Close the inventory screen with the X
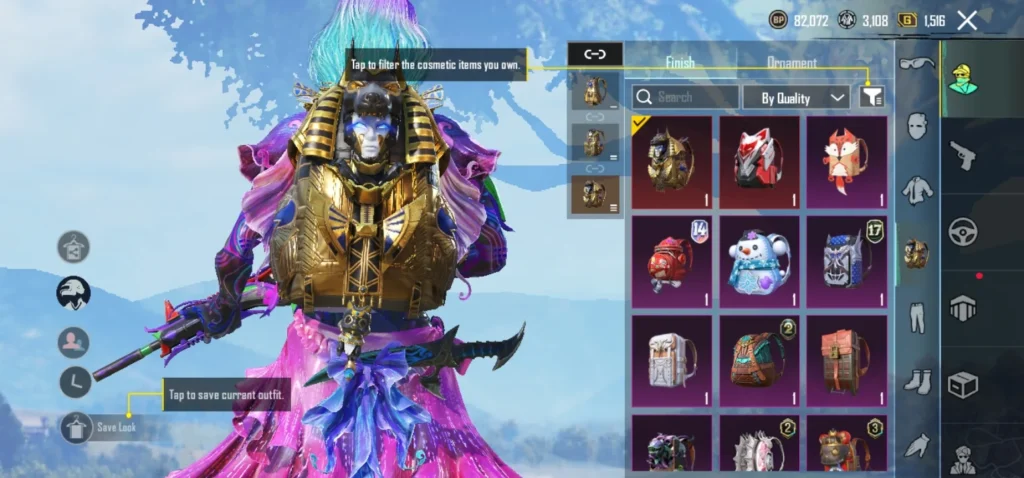Viewport: 1024px width, 478px height. 967,20
